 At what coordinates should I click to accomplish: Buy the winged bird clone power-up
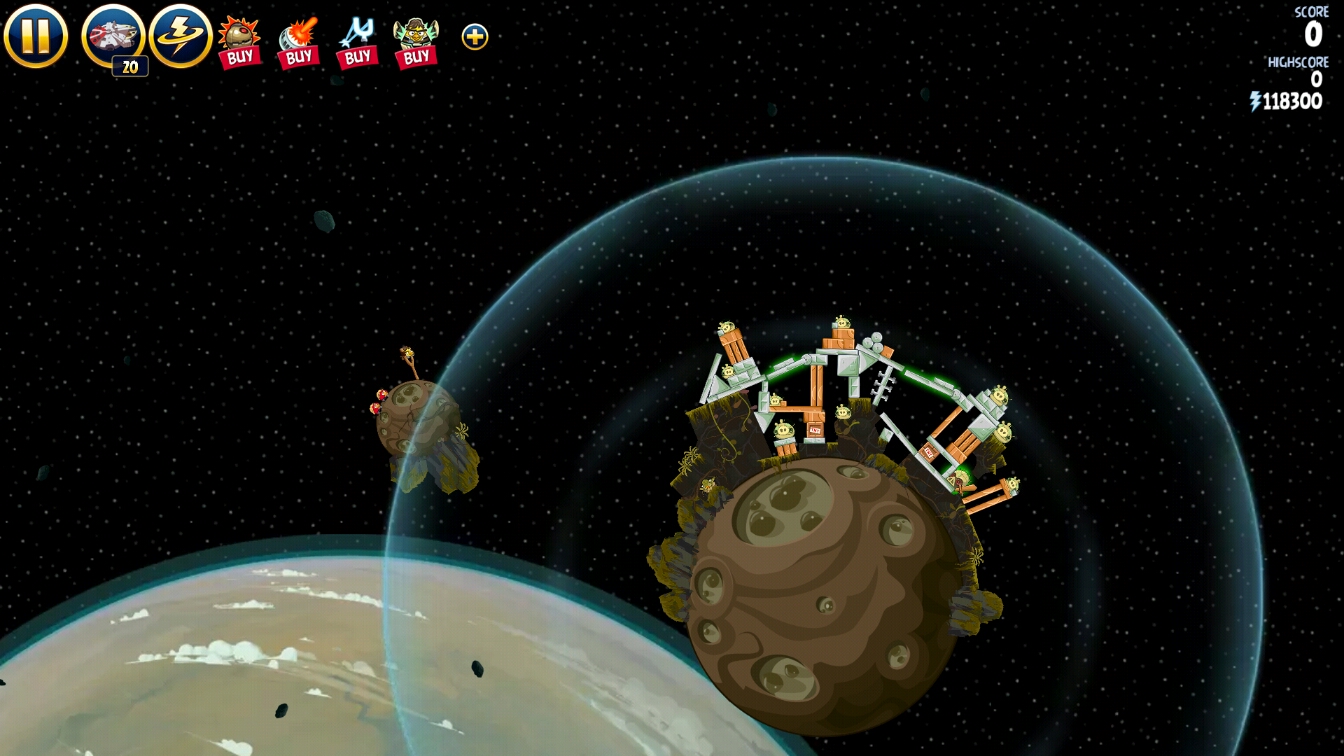(x=416, y=42)
